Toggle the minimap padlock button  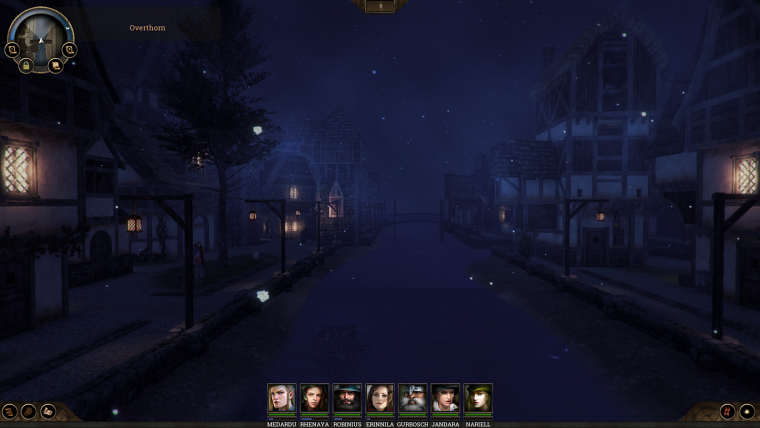coord(26,66)
